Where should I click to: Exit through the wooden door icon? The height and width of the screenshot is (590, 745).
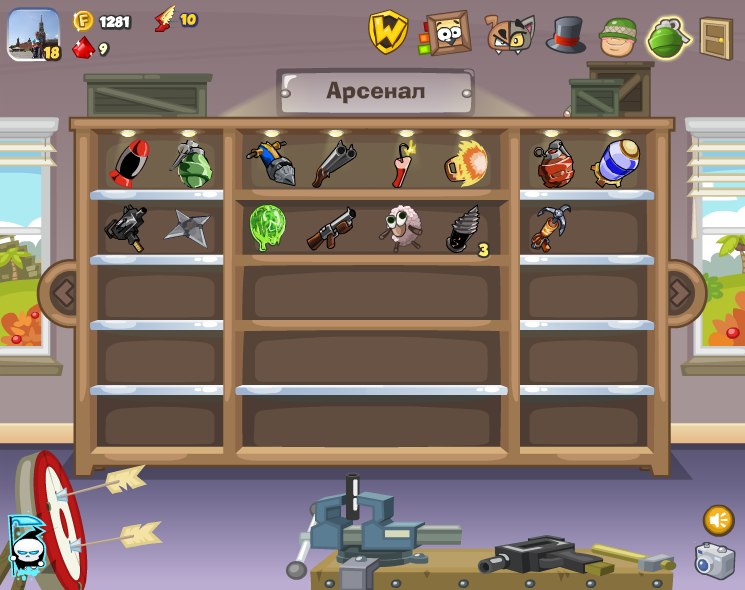pos(715,37)
